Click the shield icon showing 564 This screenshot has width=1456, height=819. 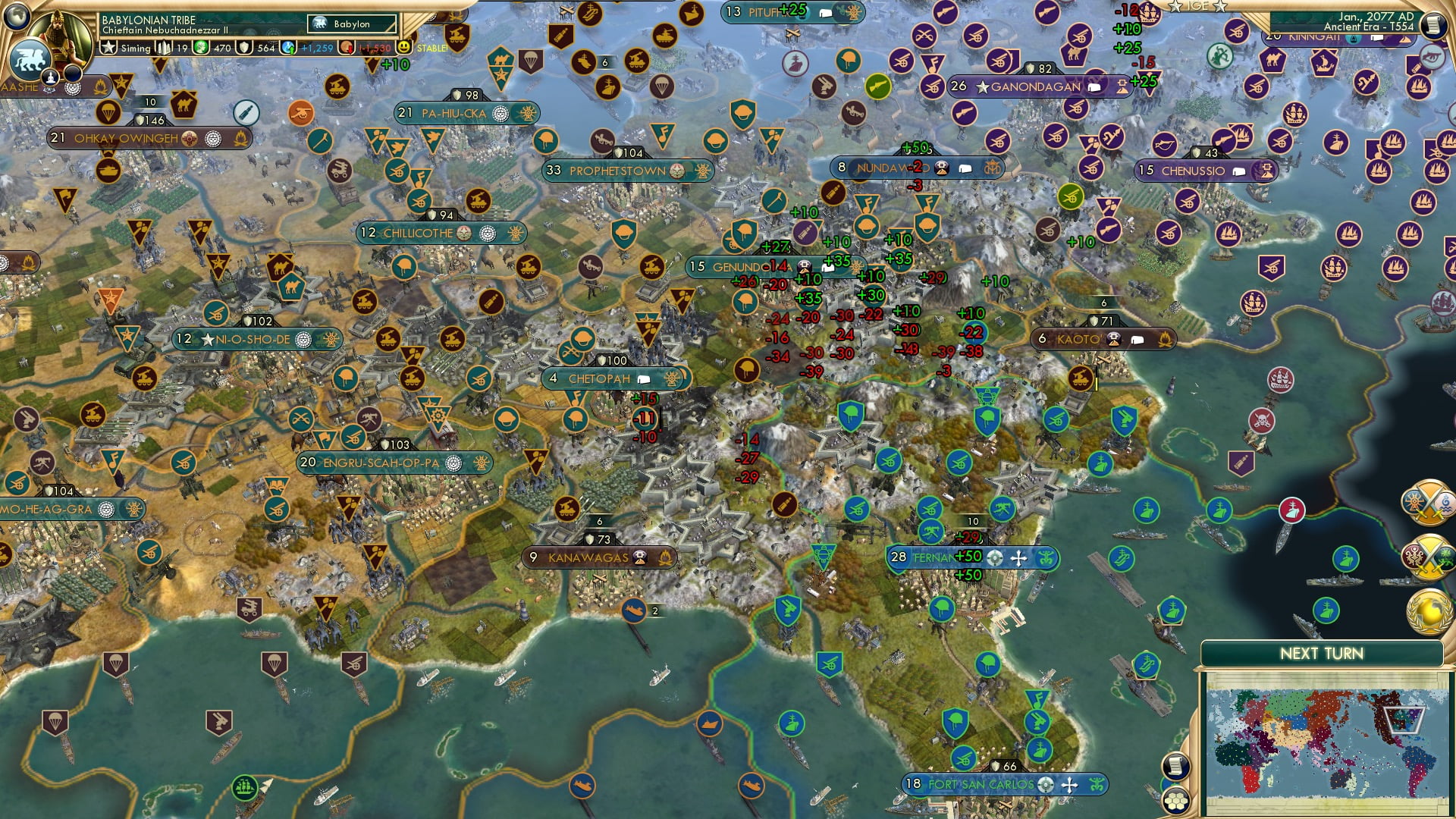244,49
